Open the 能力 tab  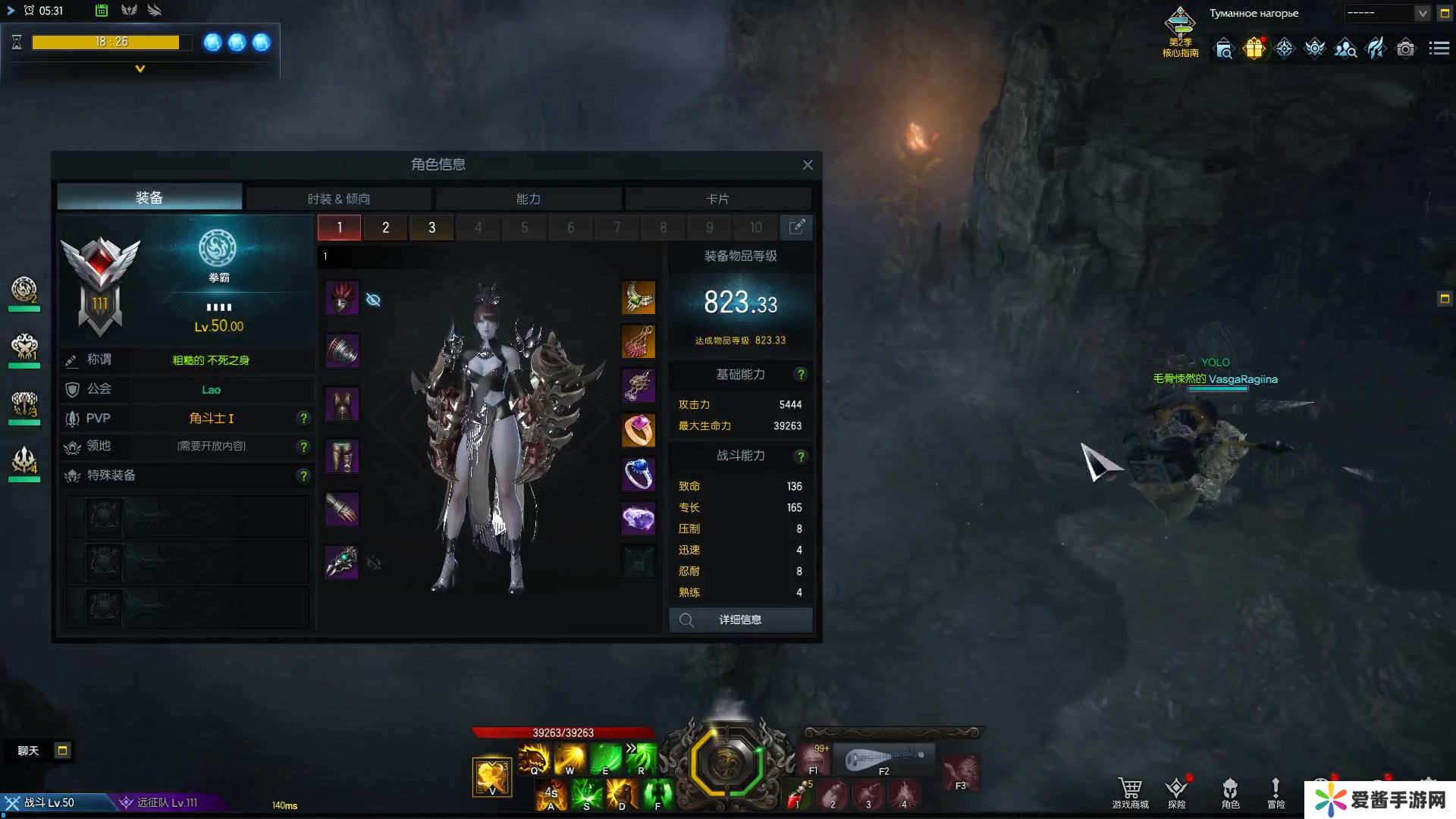tap(529, 199)
